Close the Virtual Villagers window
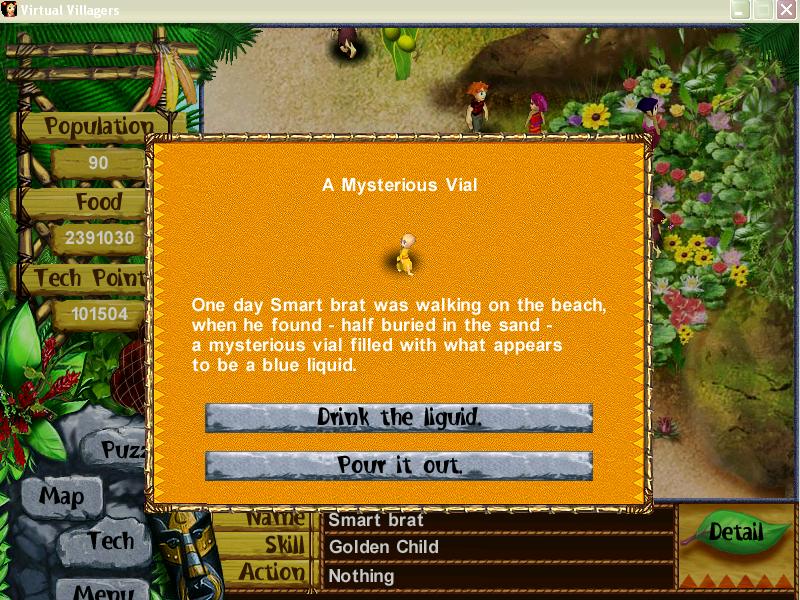Viewport: 800px width, 600px height. click(785, 10)
